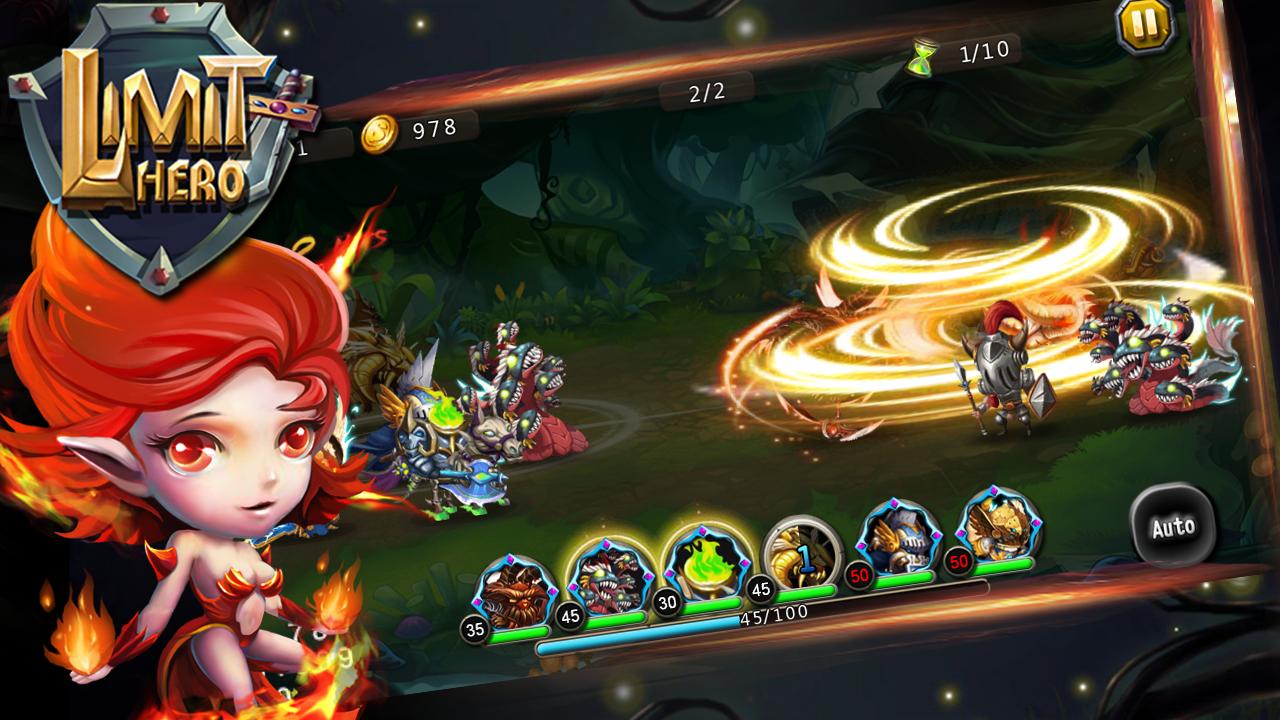1280x720 pixels.
Task: Enable Auto battle mode
Action: [1173, 527]
